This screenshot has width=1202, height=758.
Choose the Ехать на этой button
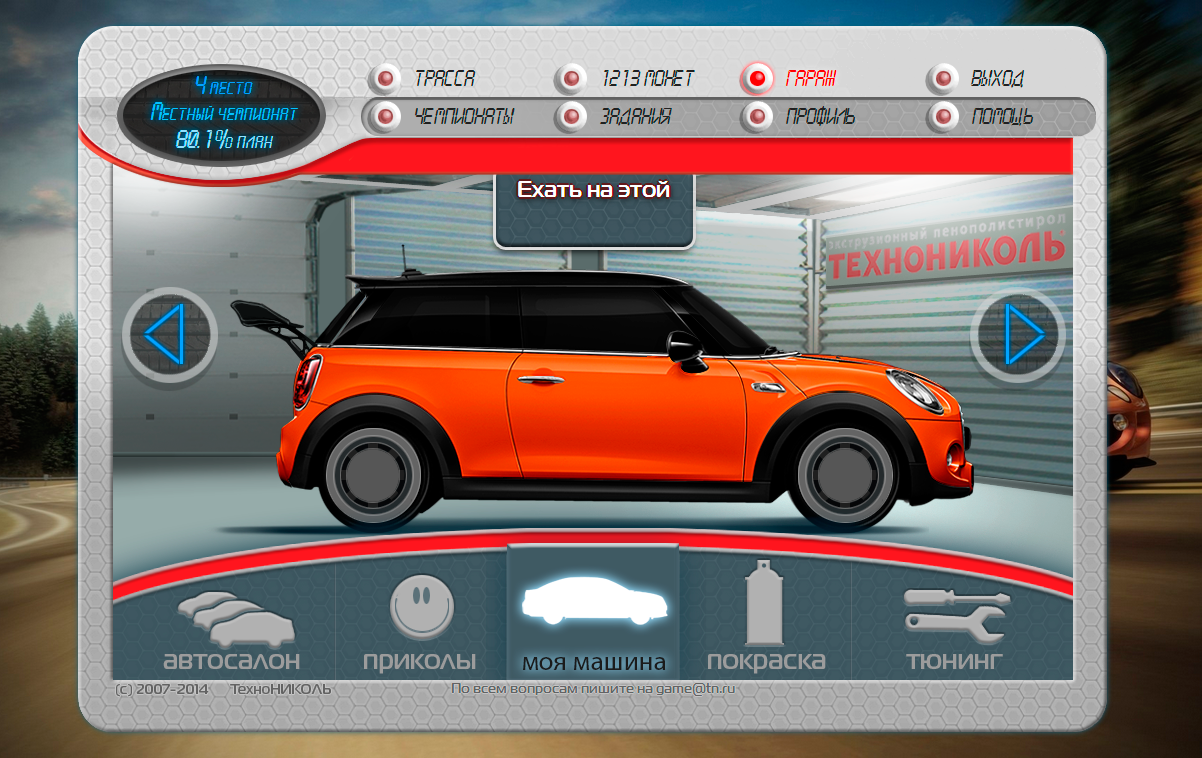click(593, 190)
